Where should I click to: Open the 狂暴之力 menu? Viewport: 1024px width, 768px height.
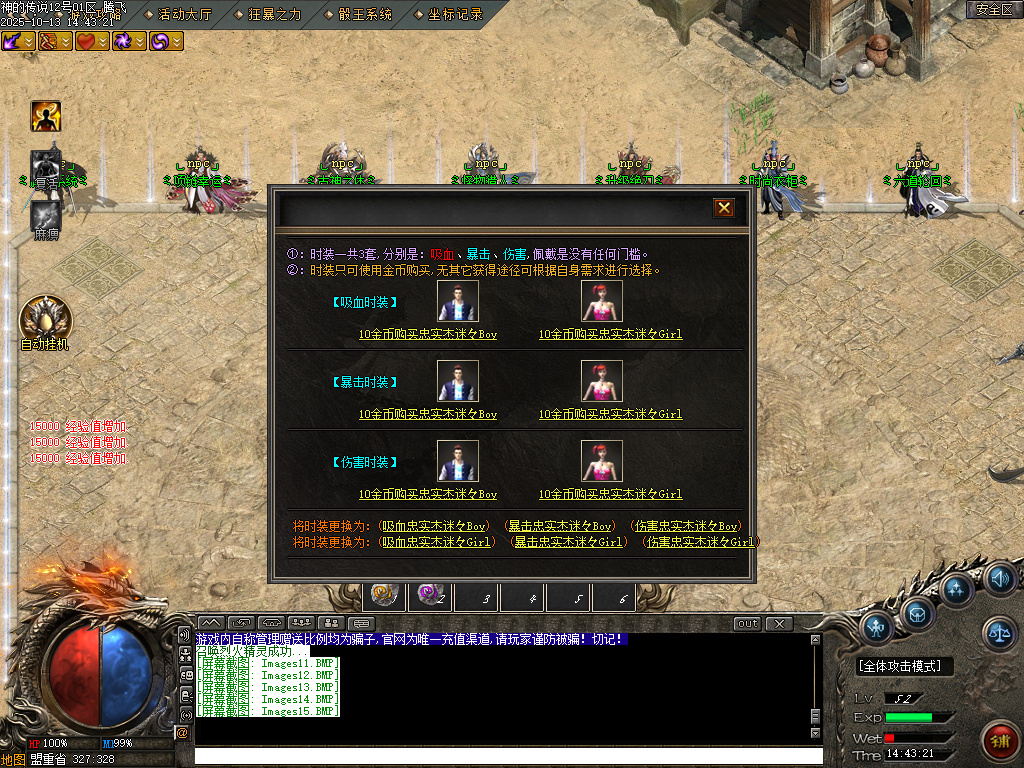click(x=274, y=14)
